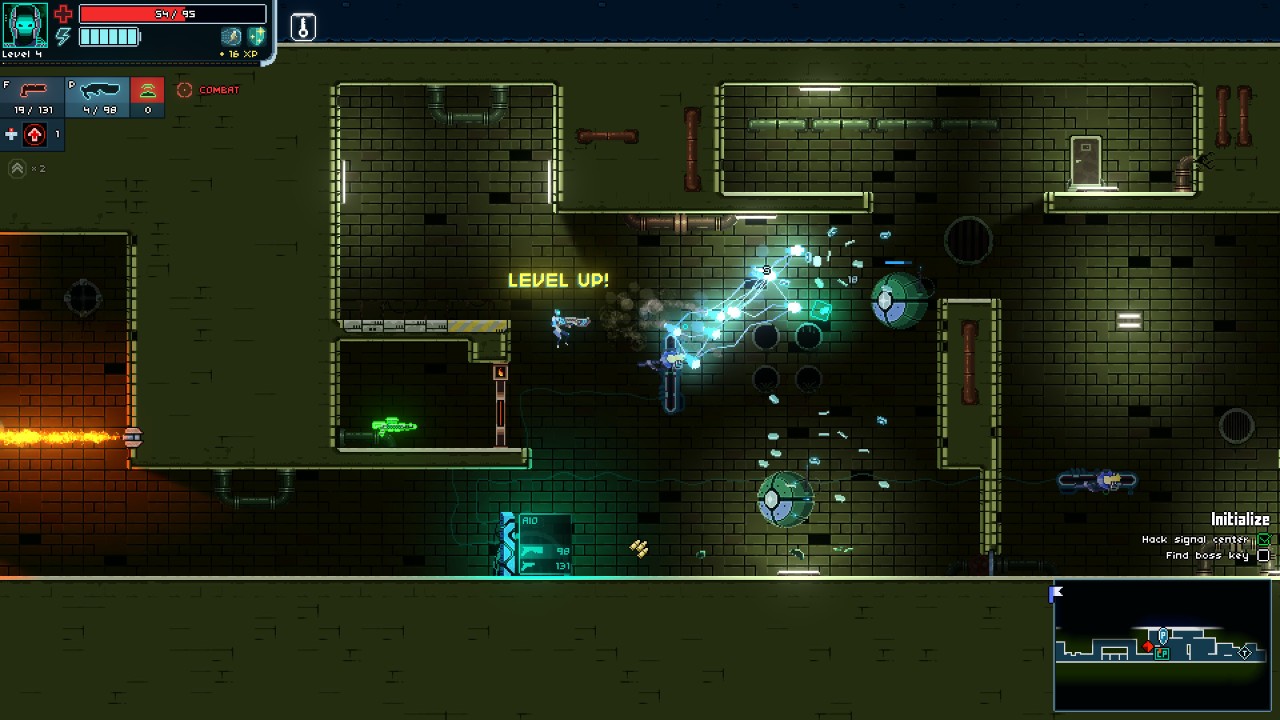Screen dimensions: 1280x720
Task: Click the red diamond marker on minimap
Action: pyautogui.click(x=1148, y=648)
